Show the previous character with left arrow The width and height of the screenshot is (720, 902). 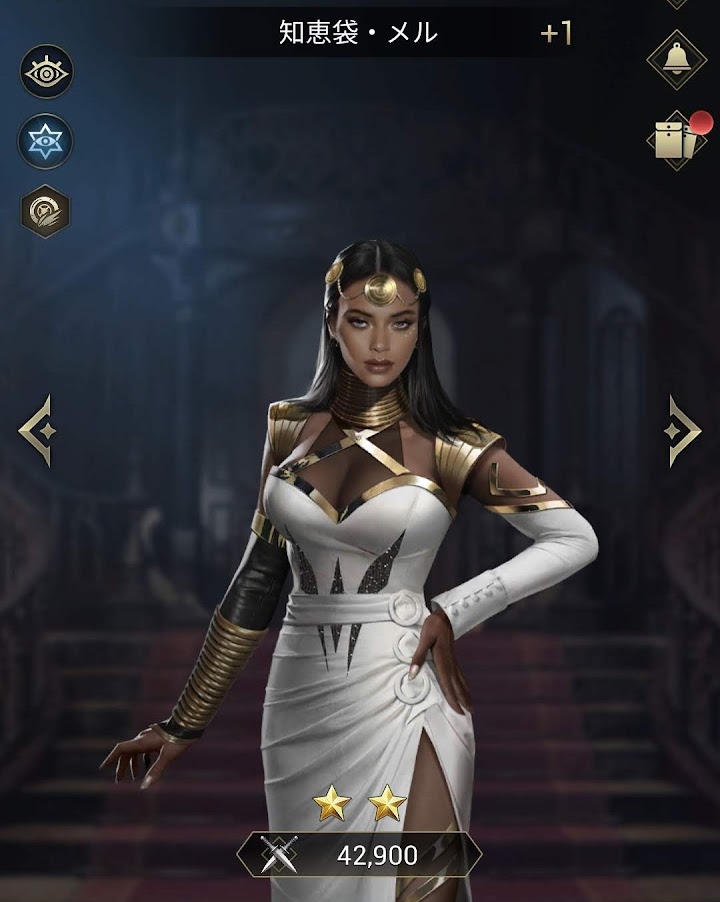(36, 430)
